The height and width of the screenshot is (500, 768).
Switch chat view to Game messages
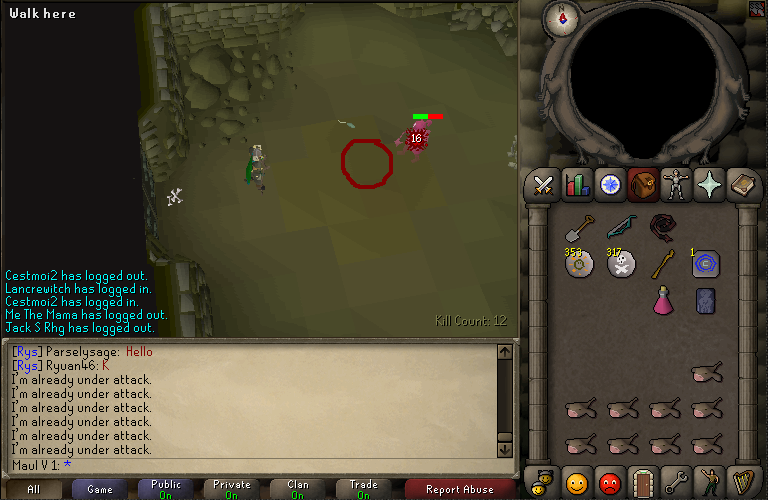click(x=100, y=489)
